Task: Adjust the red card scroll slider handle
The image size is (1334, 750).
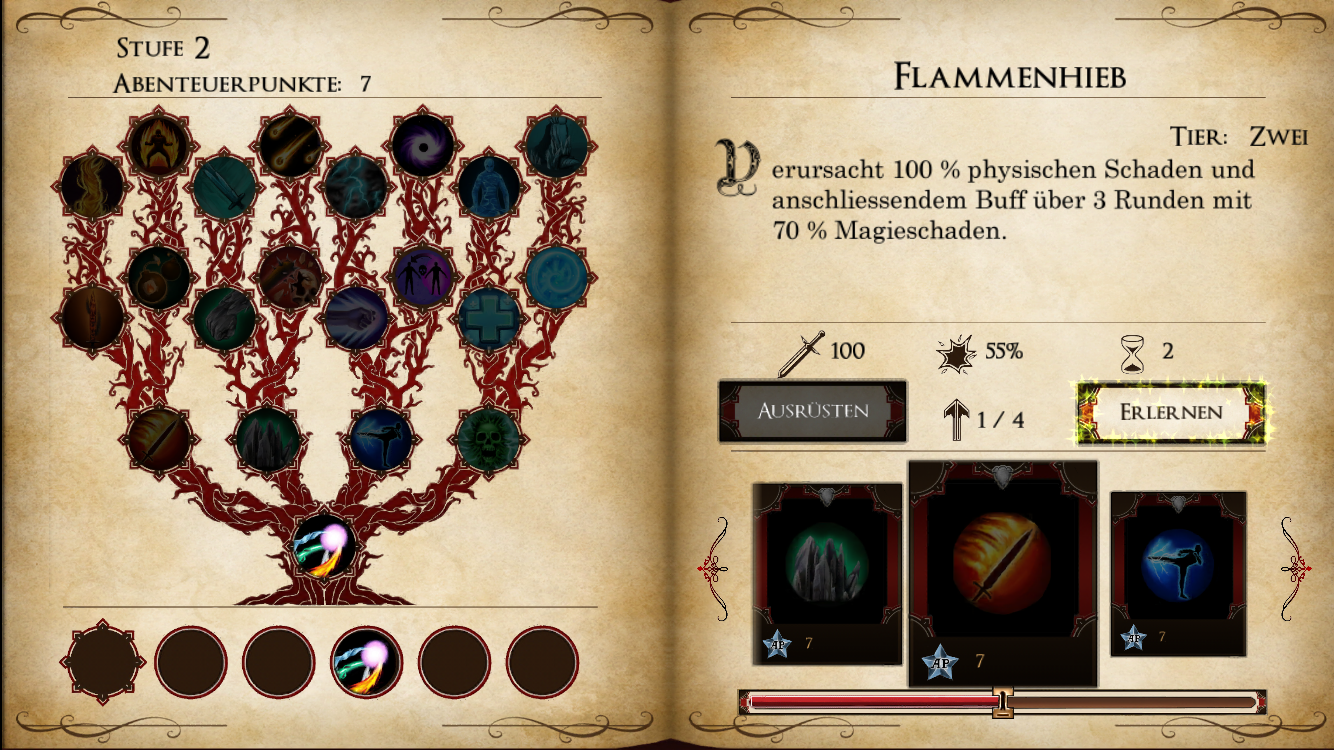Action: [1002, 702]
